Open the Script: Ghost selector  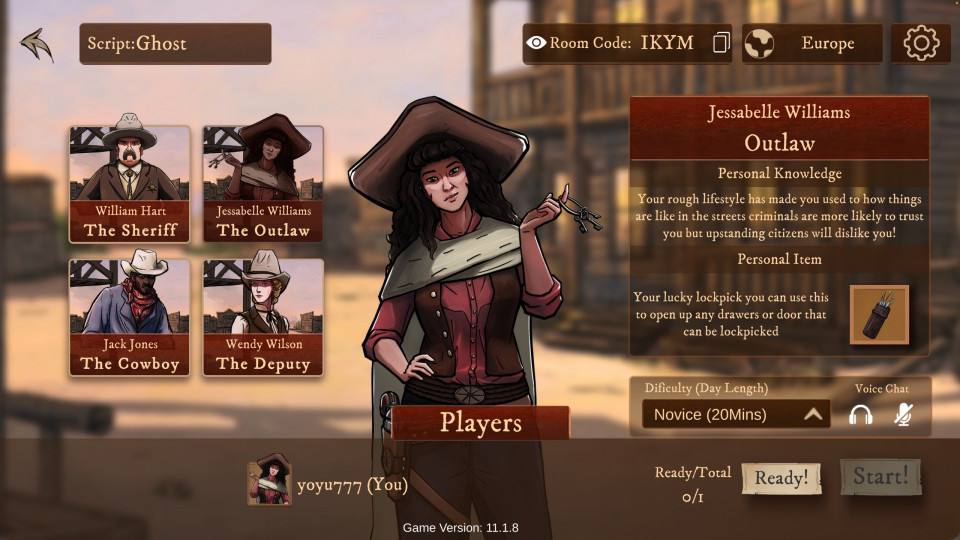(x=175, y=44)
